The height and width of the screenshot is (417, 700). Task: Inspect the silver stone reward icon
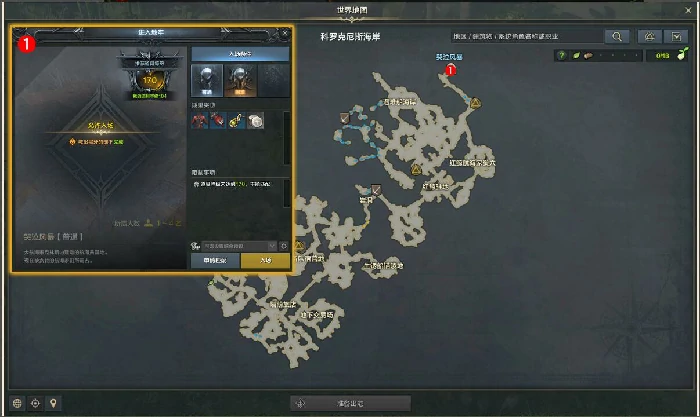pos(256,121)
